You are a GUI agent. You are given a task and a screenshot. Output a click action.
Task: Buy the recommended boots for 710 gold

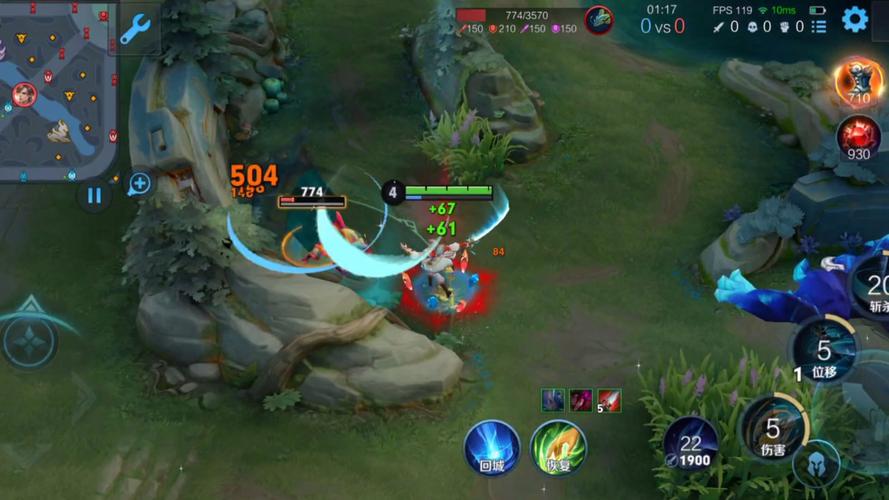click(x=858, y=81)
